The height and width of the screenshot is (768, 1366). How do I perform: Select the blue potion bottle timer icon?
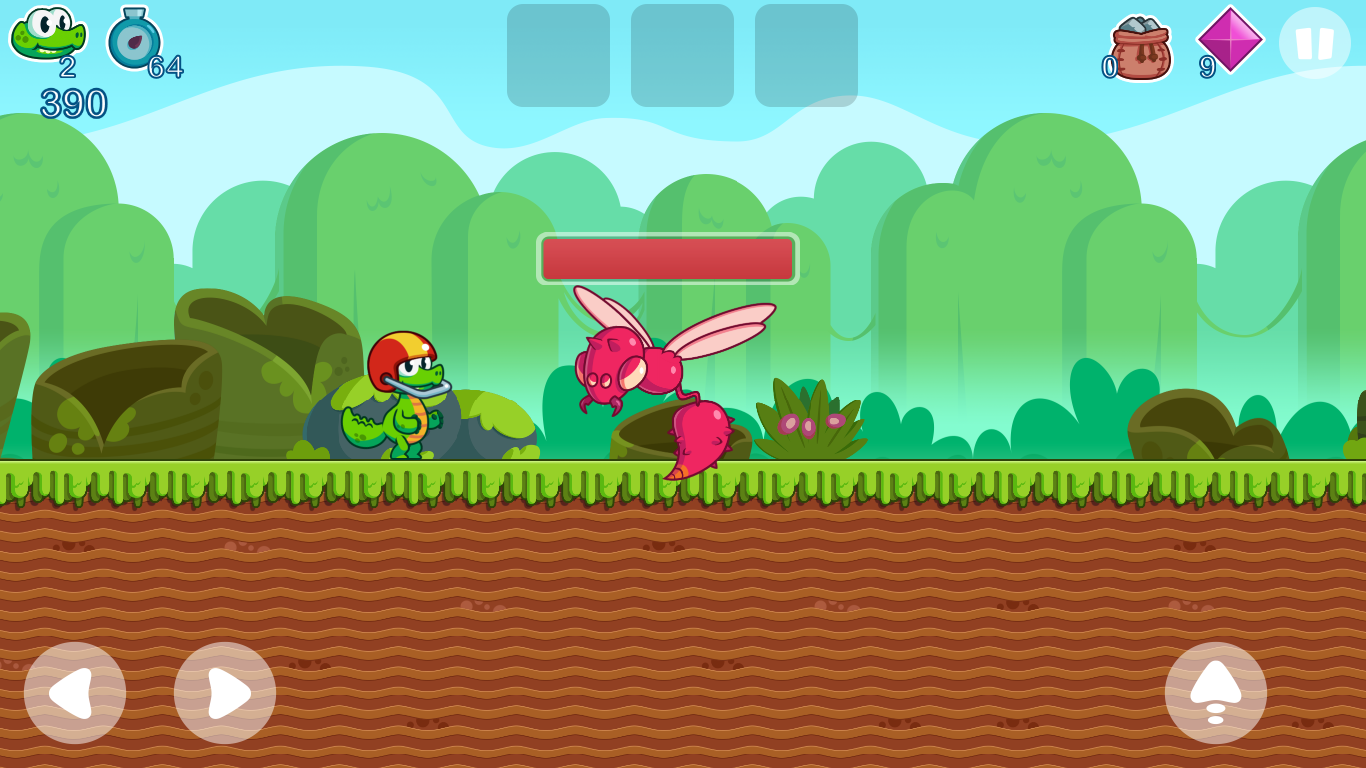tap(134, 42)
